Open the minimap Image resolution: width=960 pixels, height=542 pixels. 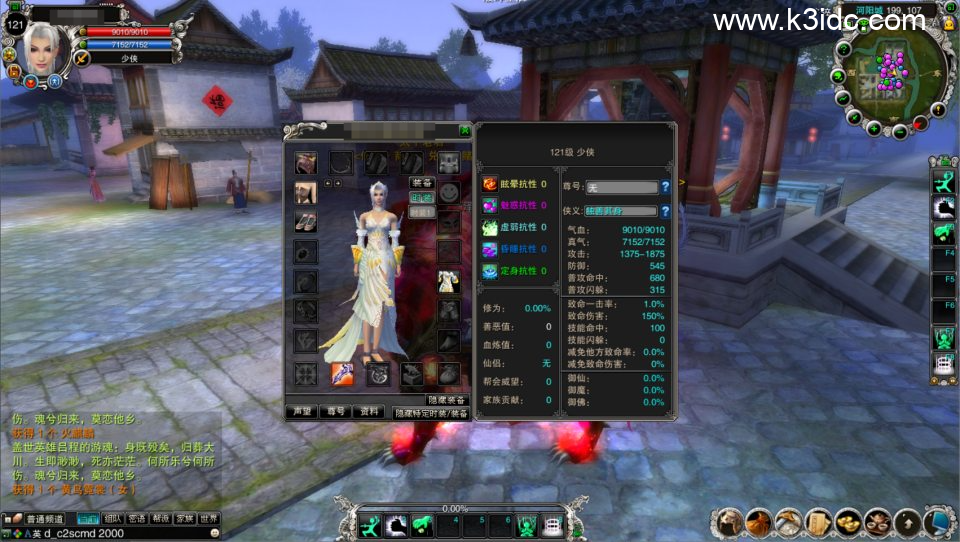tap(890, 70)
